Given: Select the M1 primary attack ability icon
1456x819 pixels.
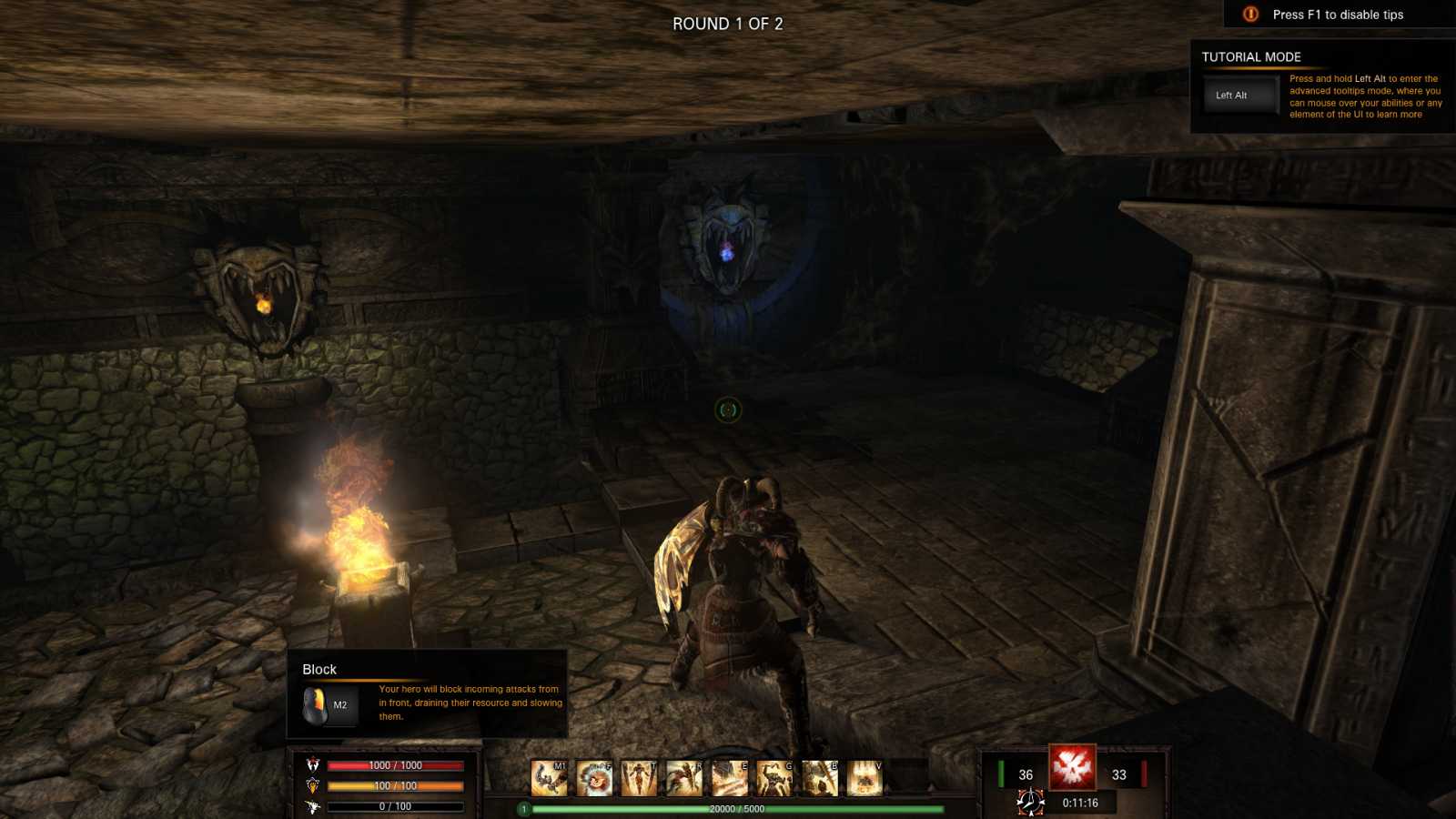Looking at the screenshot, I should click(x=549, y=779).
